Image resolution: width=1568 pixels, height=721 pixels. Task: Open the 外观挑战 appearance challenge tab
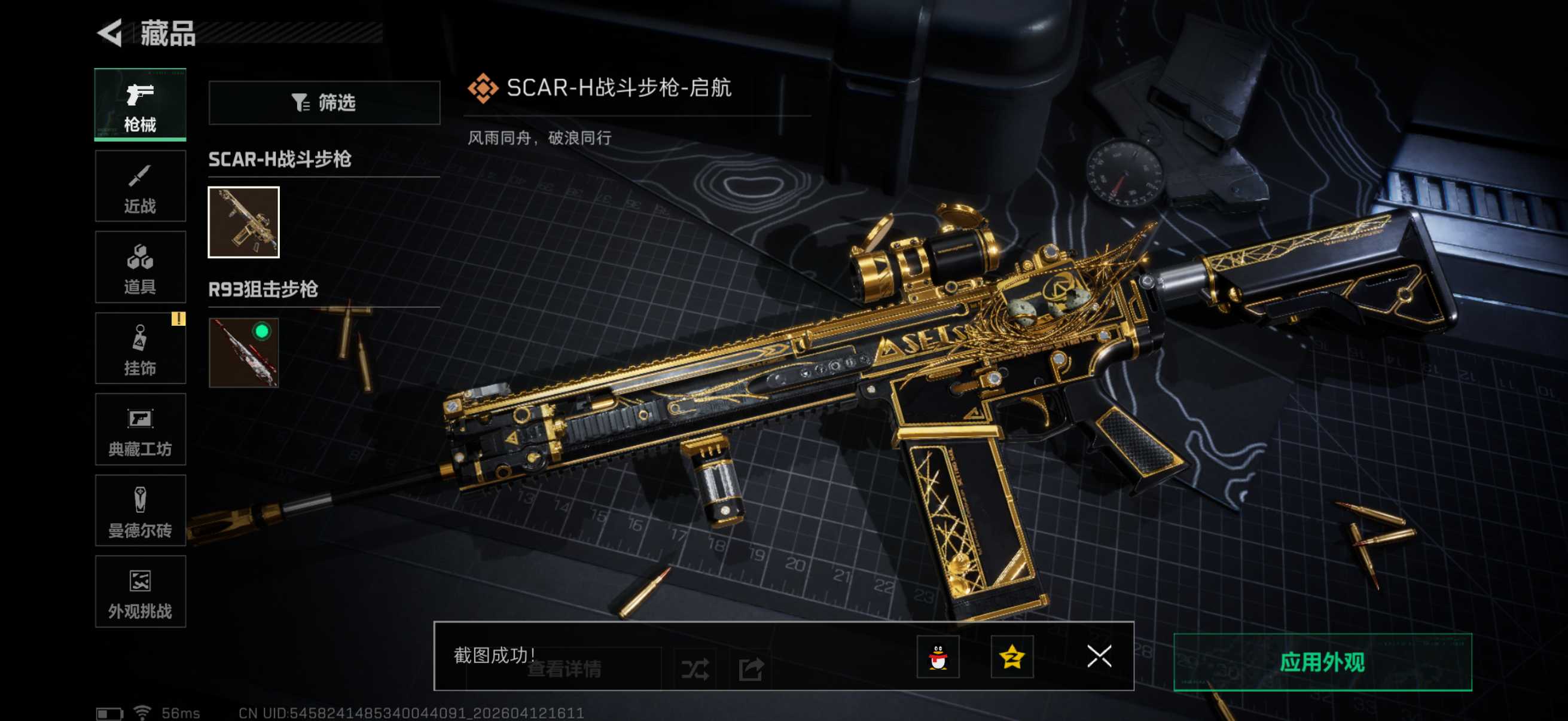click(x=140, y=591)
